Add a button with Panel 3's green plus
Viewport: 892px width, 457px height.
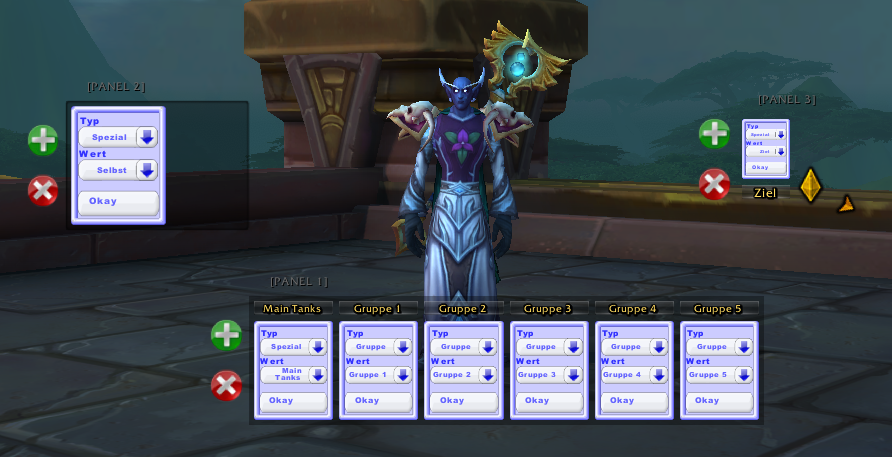click(x=714, y=133)
